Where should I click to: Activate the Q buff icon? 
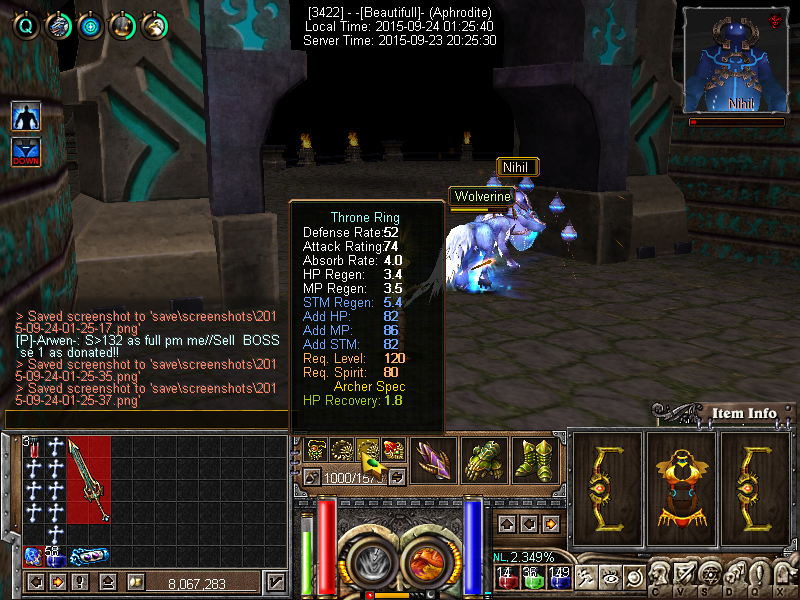25,26
